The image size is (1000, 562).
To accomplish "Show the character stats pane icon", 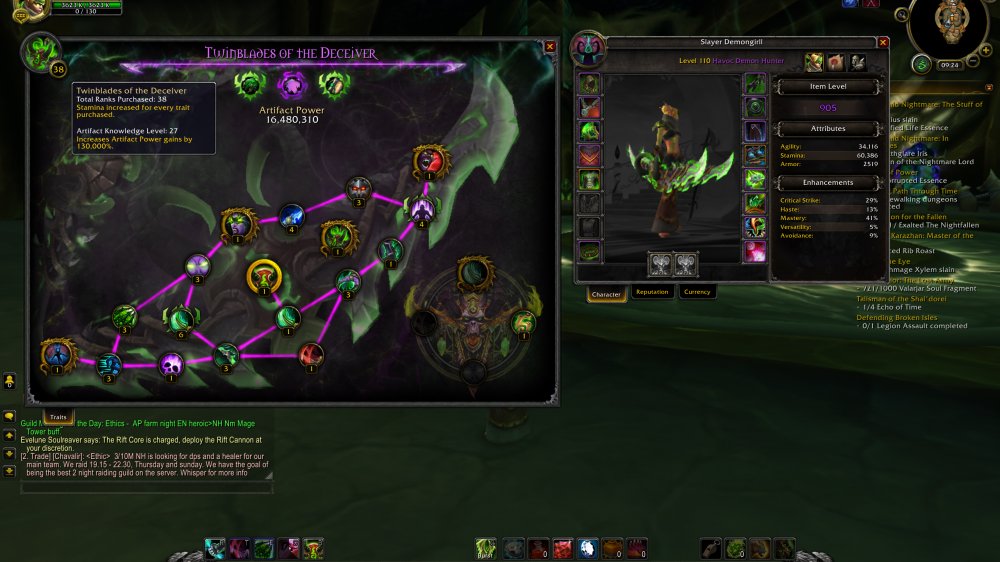I will tap(813, 63).
